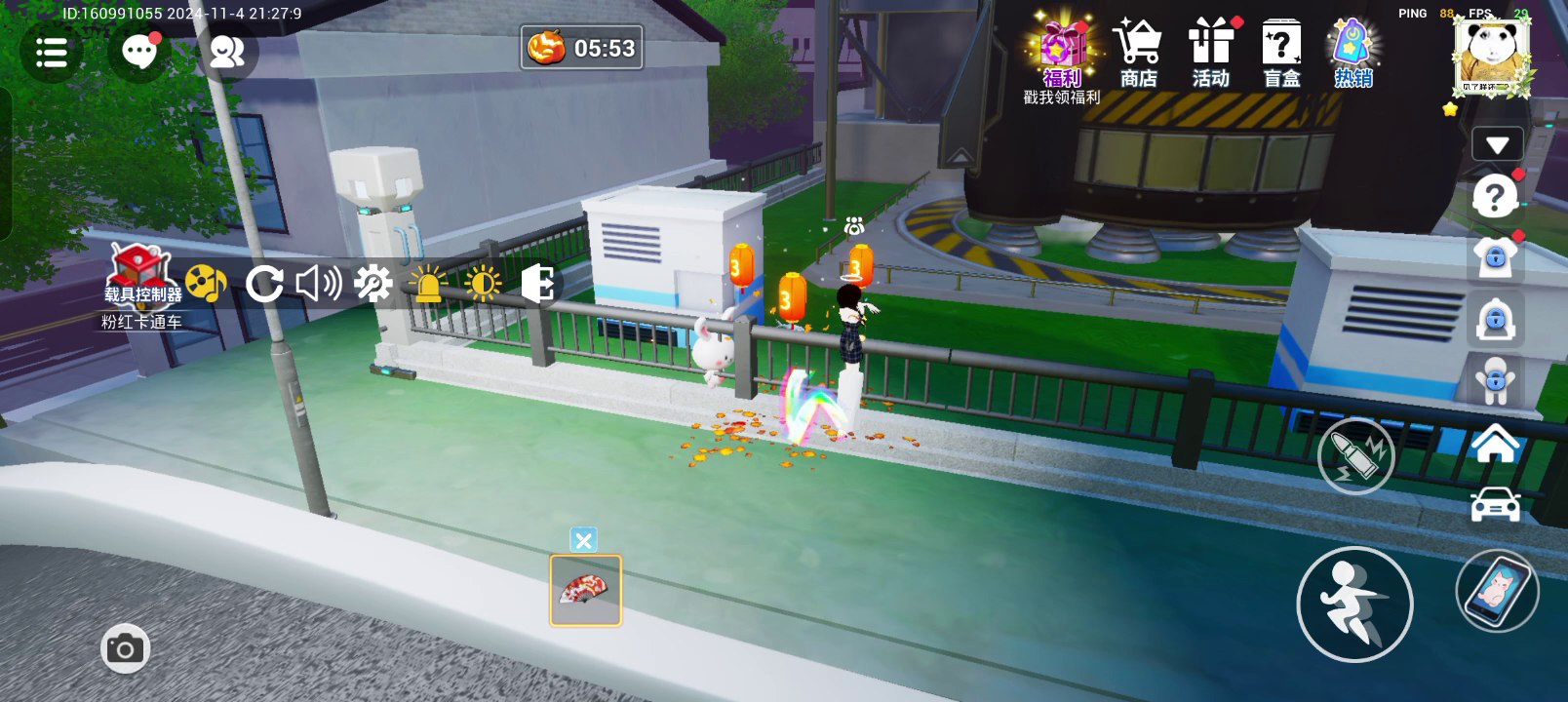1568x702 pixels.
Task: Open the car vehicle menu icon
Action: (1495, 505)
